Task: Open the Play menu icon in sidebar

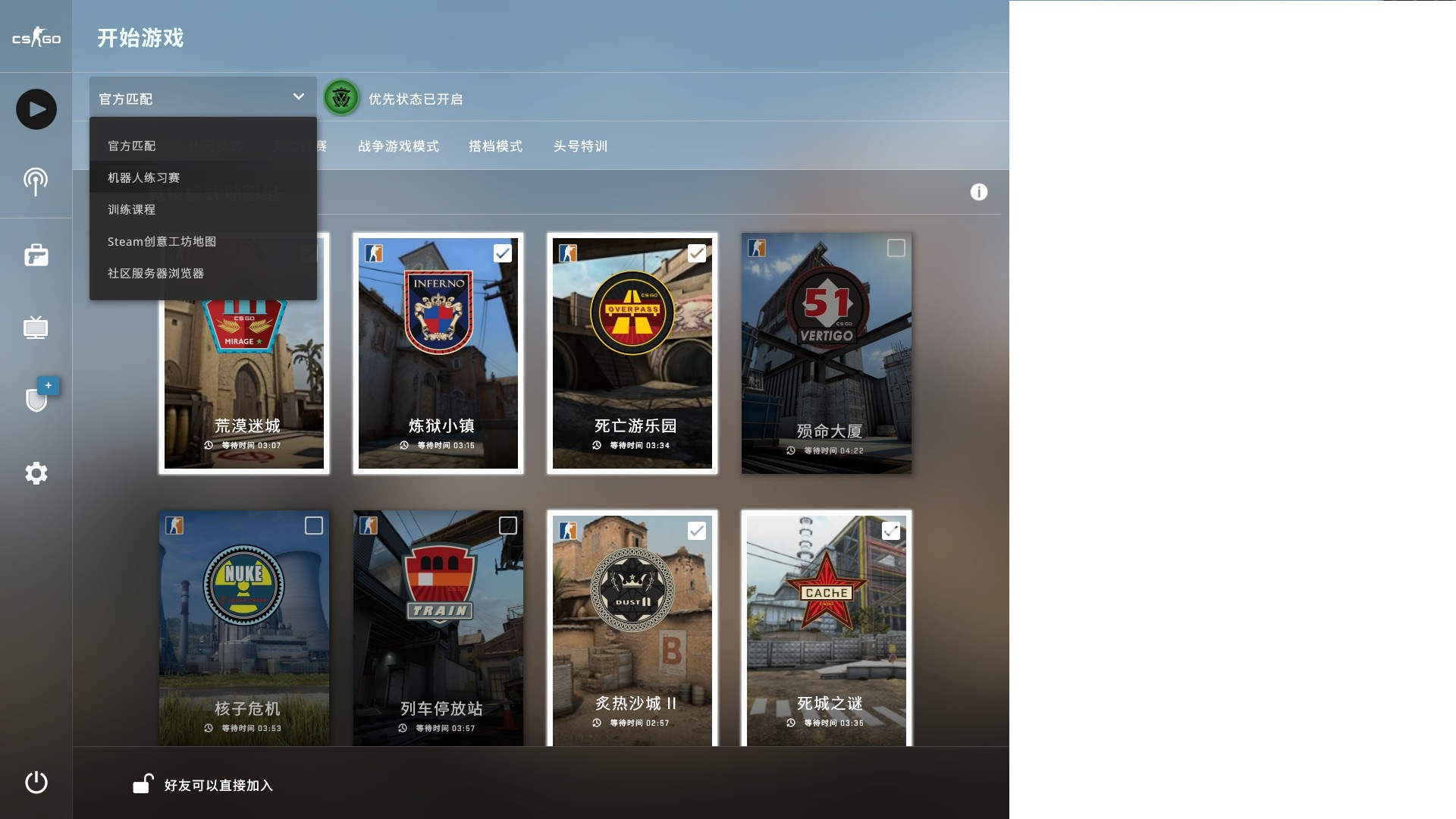Action: point(36,108)
